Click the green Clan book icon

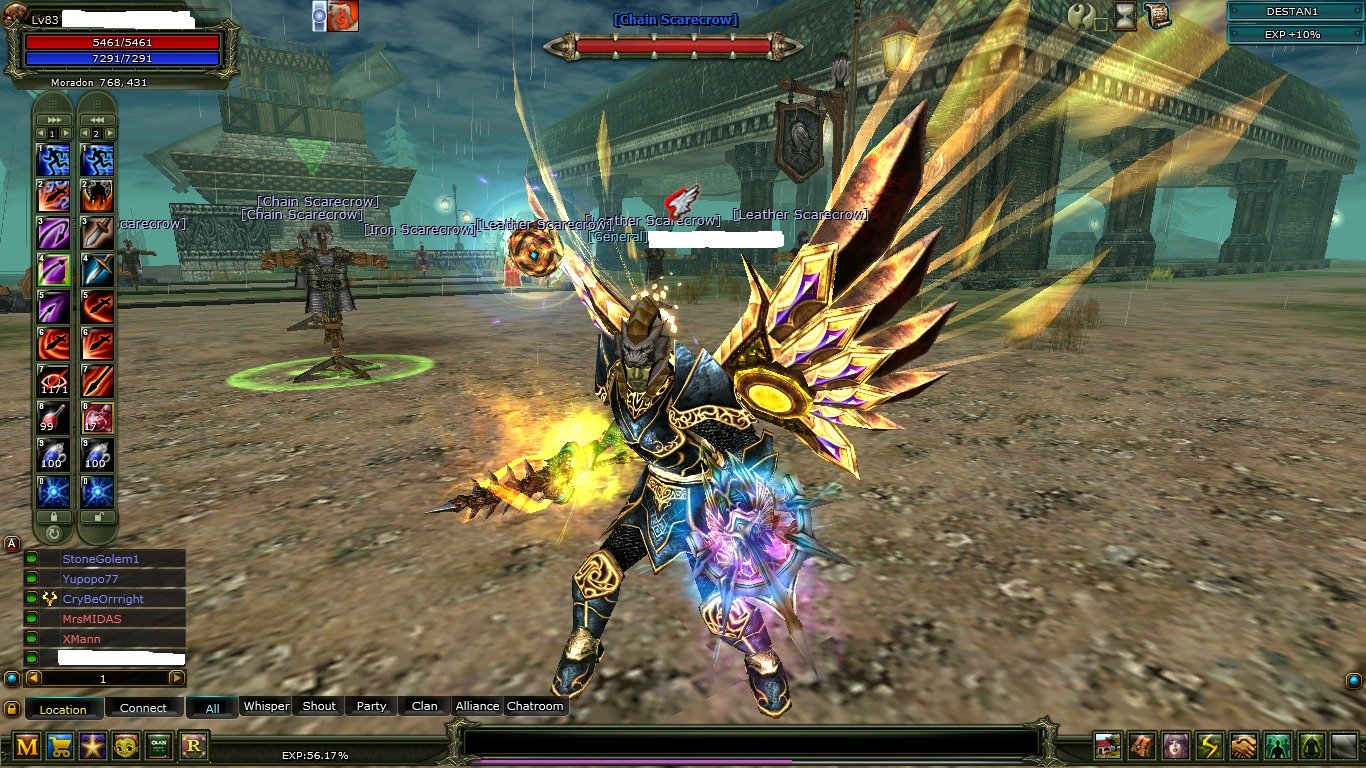tap(160, 745)
